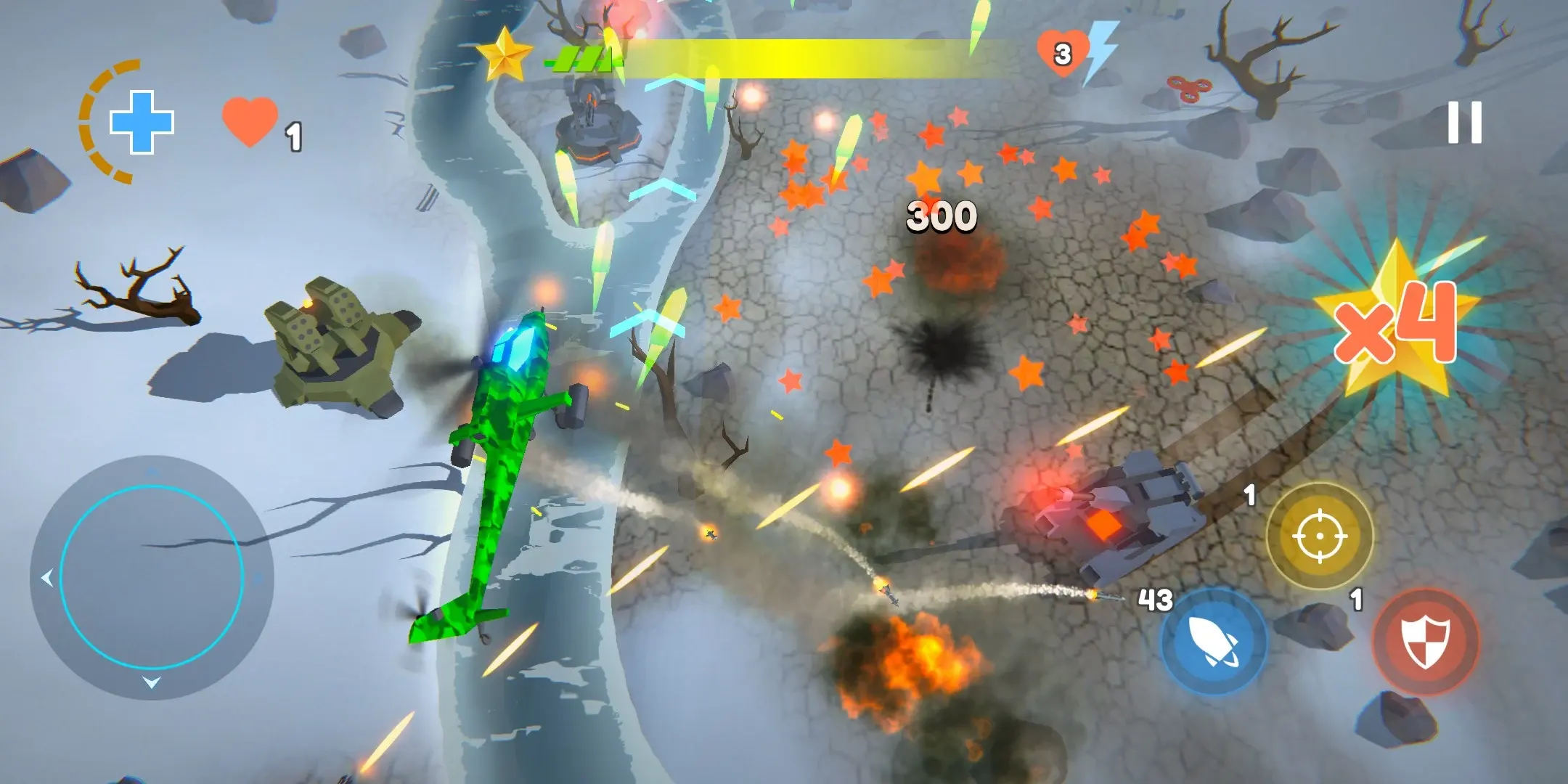Fire the blue rocket ability

point(1213,642)
